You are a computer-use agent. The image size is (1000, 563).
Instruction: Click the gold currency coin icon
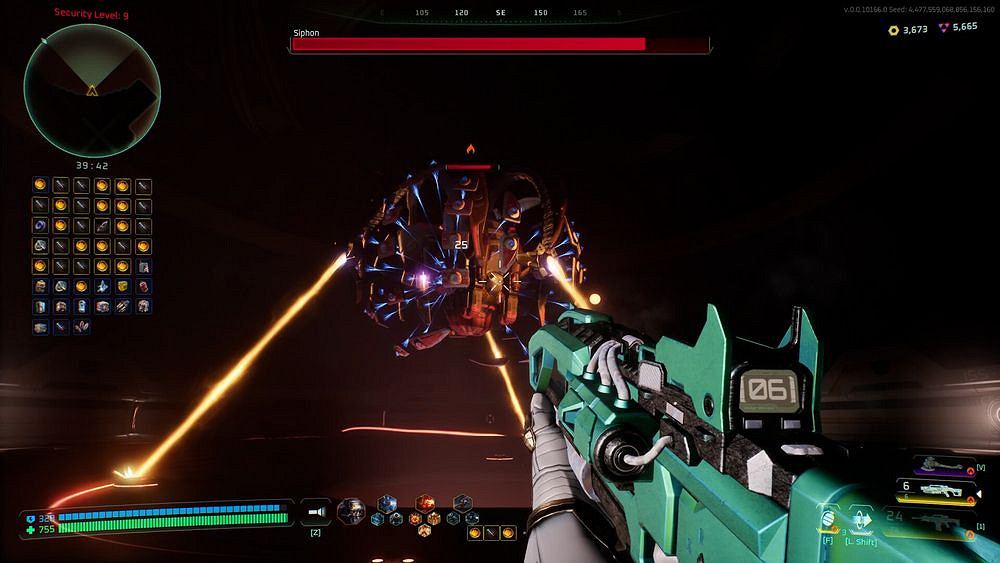pyautogui.click(x=893, y=30)
